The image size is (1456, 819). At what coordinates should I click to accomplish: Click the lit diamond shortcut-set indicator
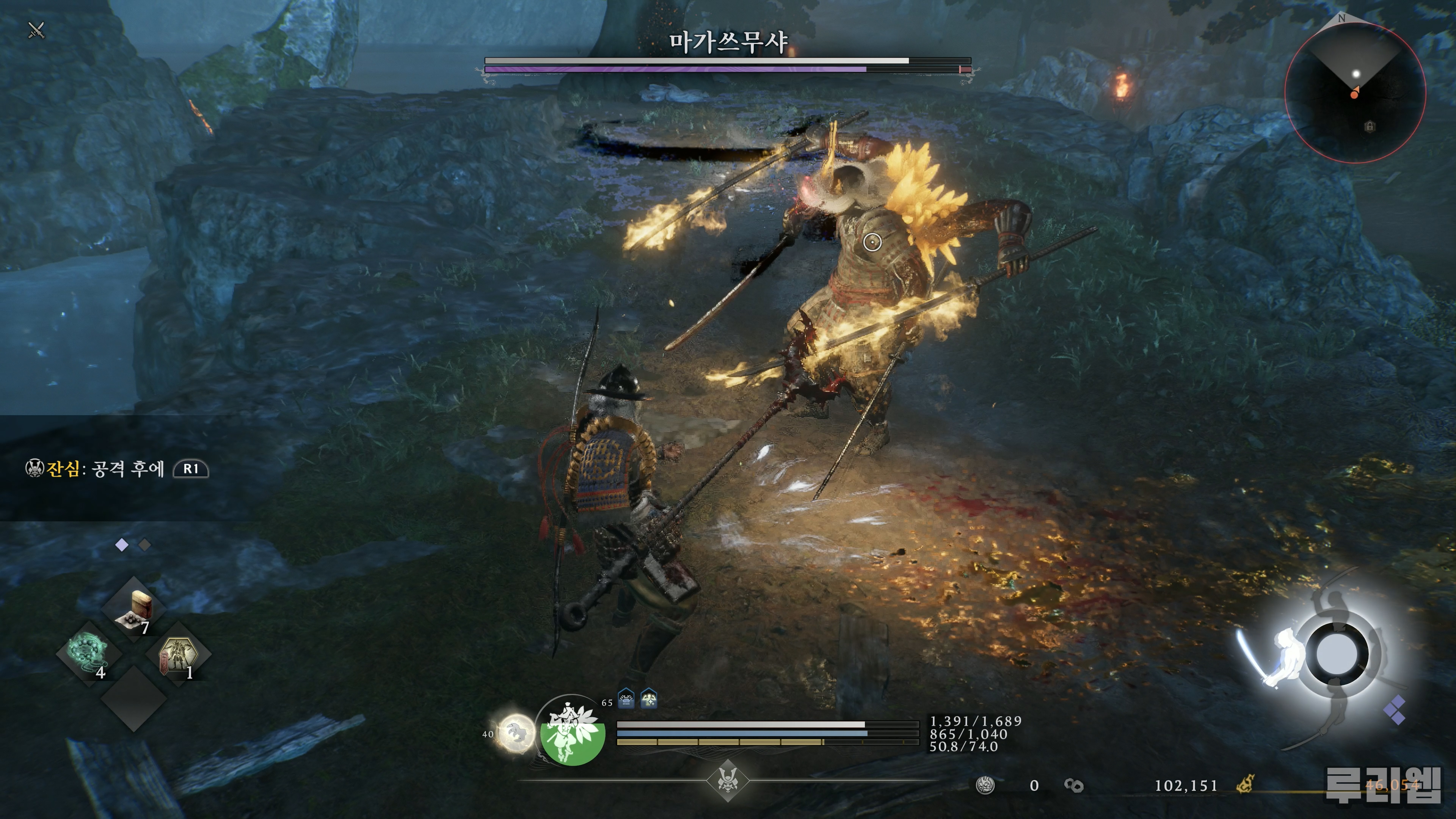tap(121, 544)
